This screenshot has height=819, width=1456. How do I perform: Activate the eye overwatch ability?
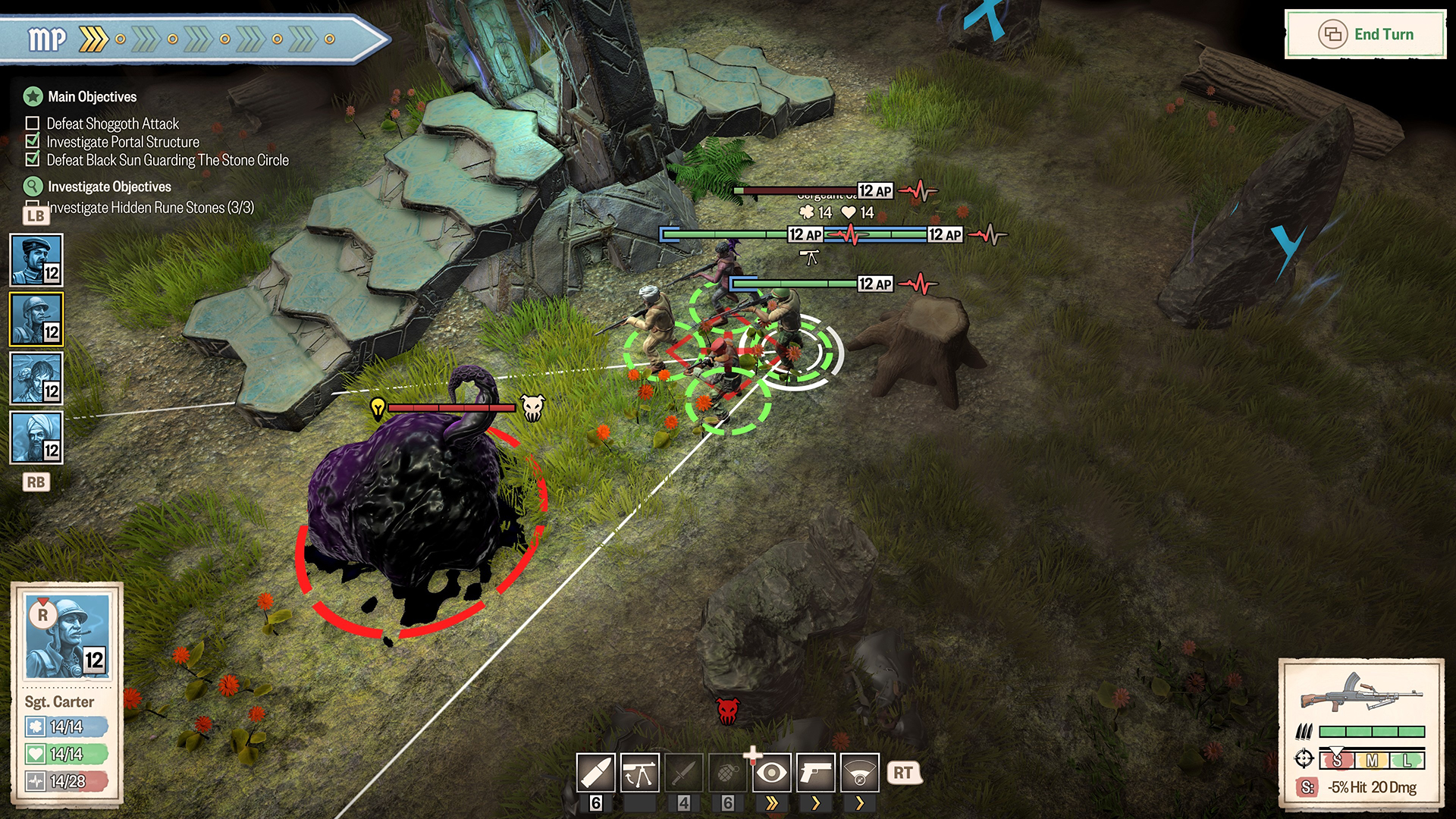coord(772,773)
